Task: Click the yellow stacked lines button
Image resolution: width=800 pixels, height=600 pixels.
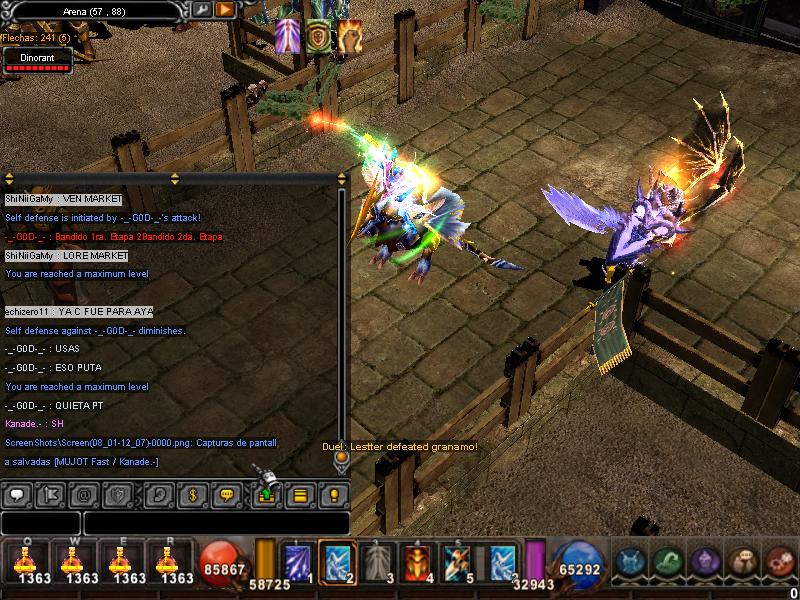Action: point(299,494)
